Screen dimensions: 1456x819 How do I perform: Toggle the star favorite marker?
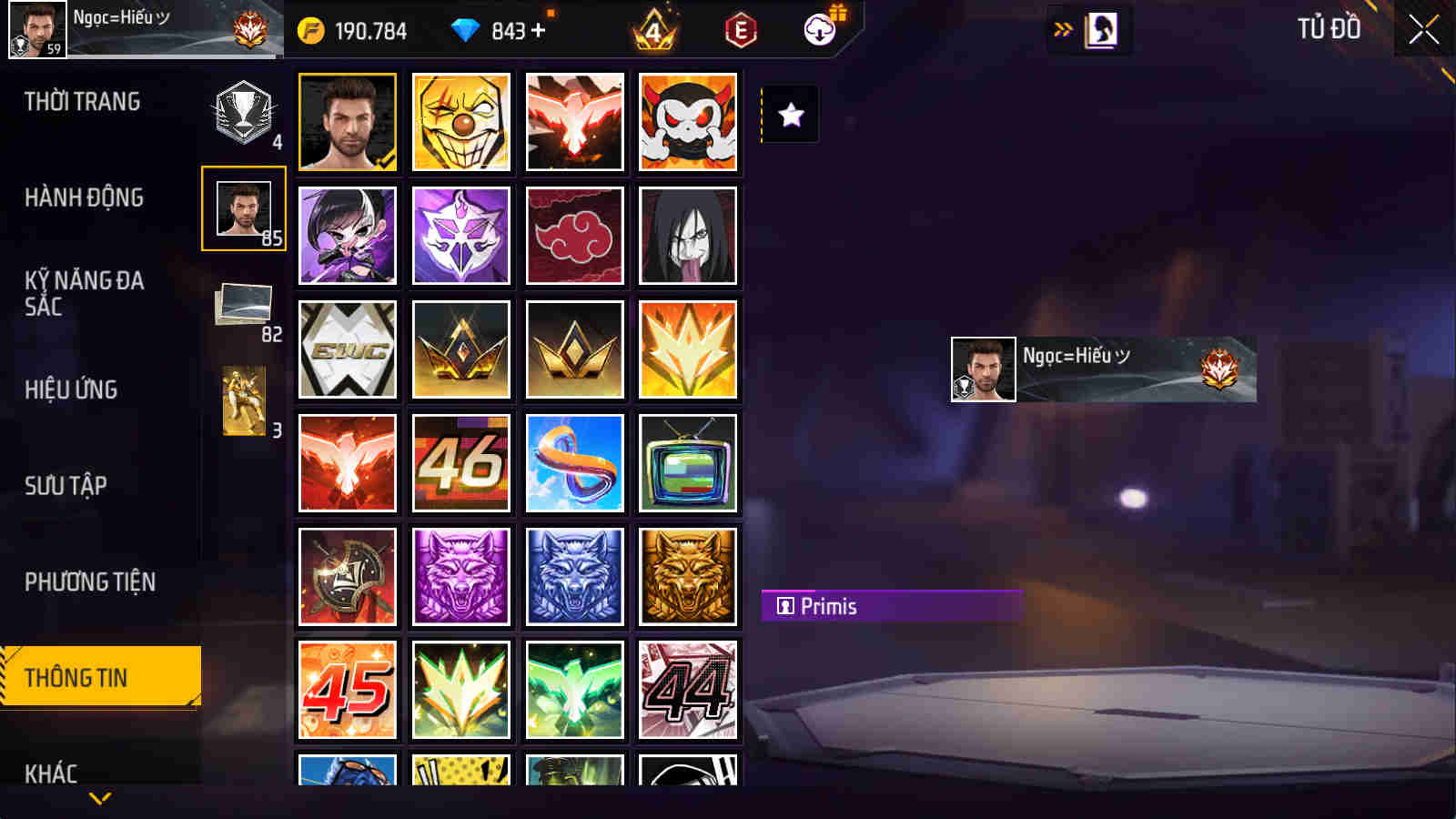(x=790, y=115)
